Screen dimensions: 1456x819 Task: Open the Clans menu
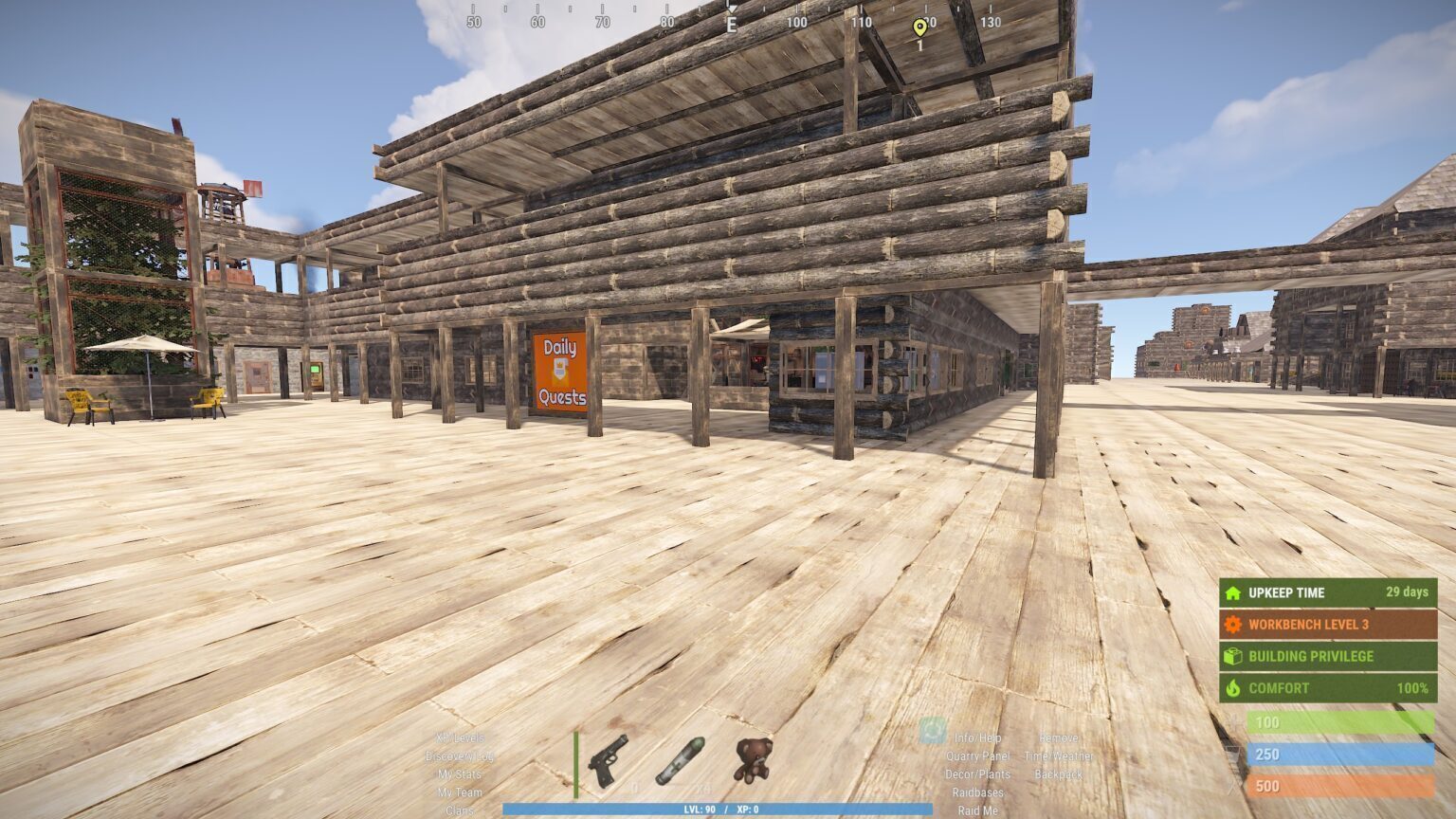pos(460,810)
